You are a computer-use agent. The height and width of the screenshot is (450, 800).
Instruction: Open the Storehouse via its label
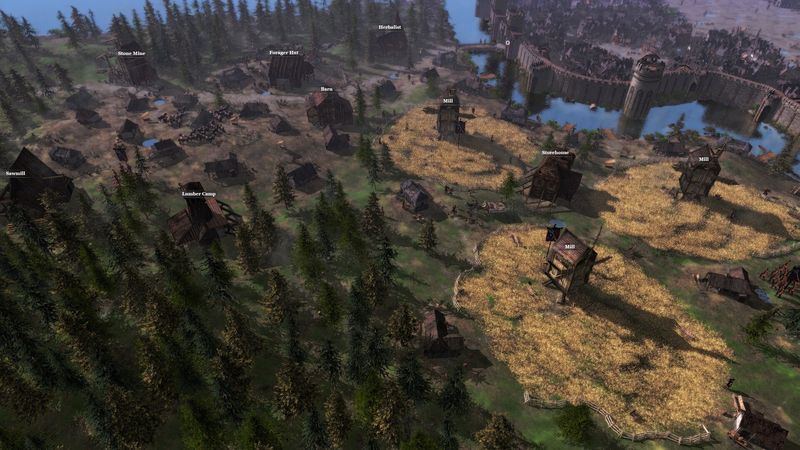555,153
